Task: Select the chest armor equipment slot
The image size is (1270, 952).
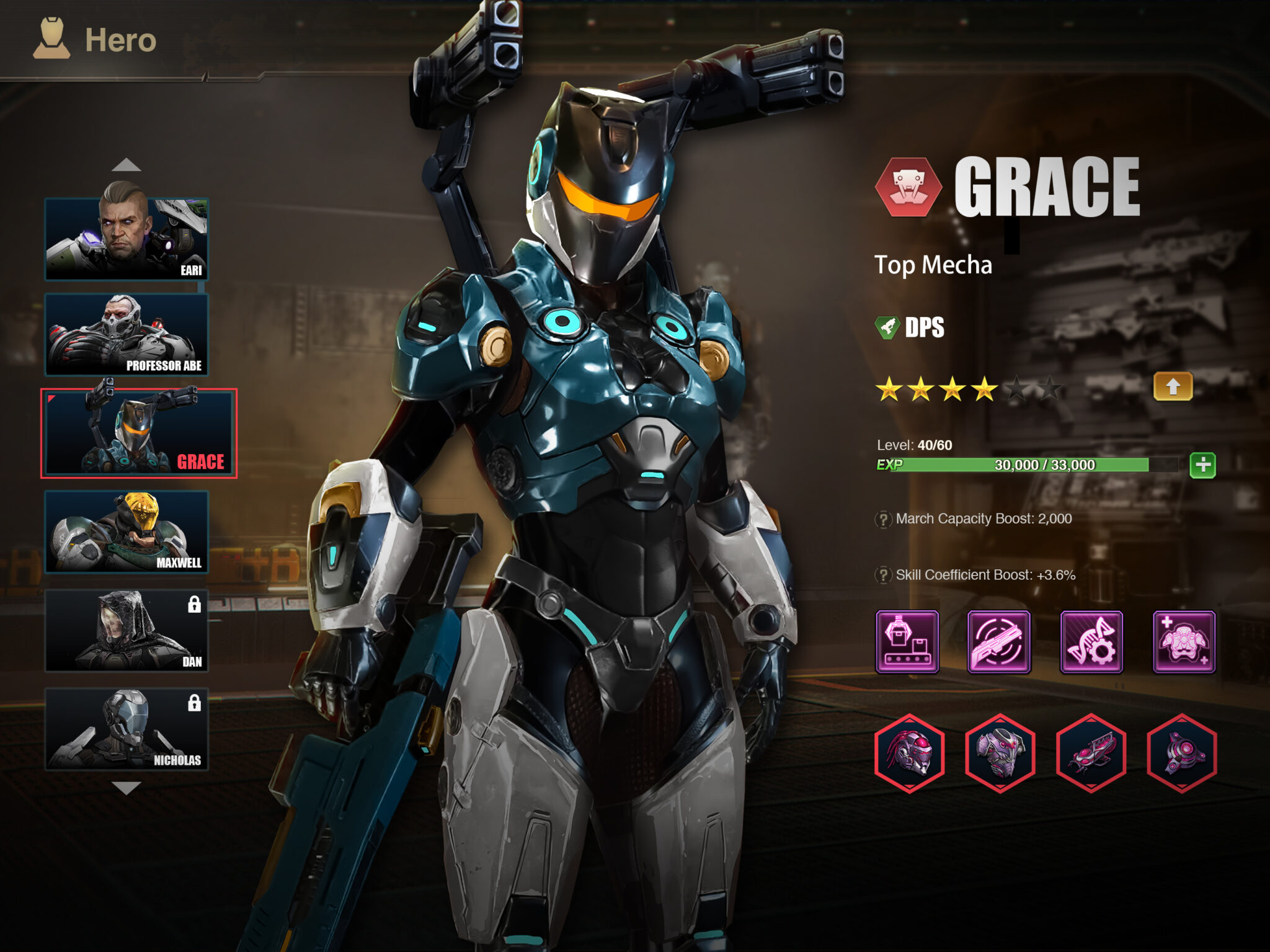Action: pyautogui.click(x=1000, y=753)
